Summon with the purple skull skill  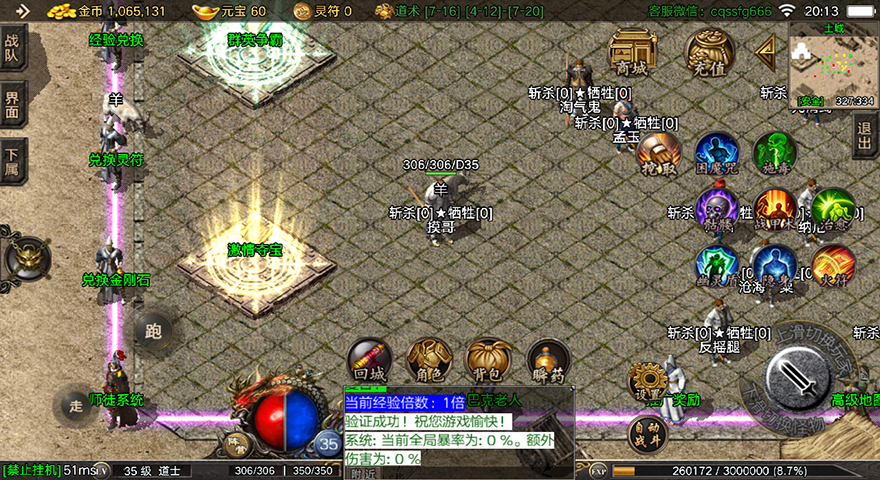[x=717, y=209]
